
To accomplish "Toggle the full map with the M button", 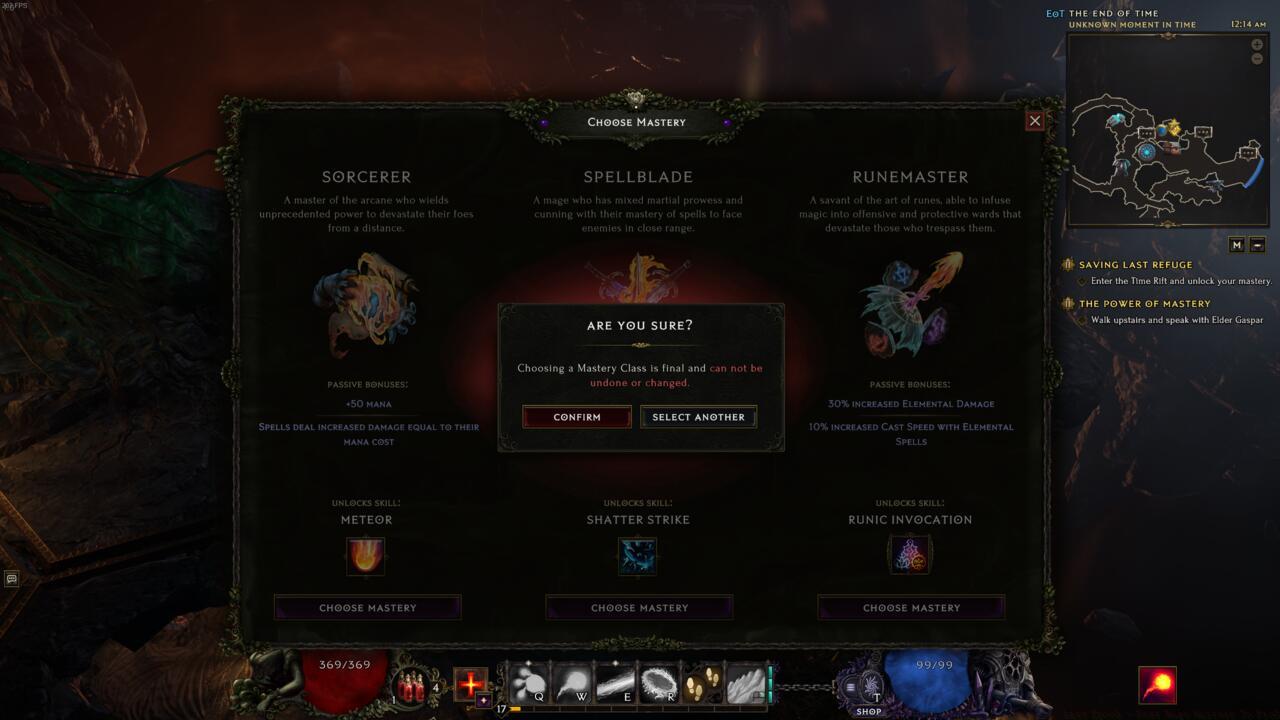I will [x=1237, y=243].
